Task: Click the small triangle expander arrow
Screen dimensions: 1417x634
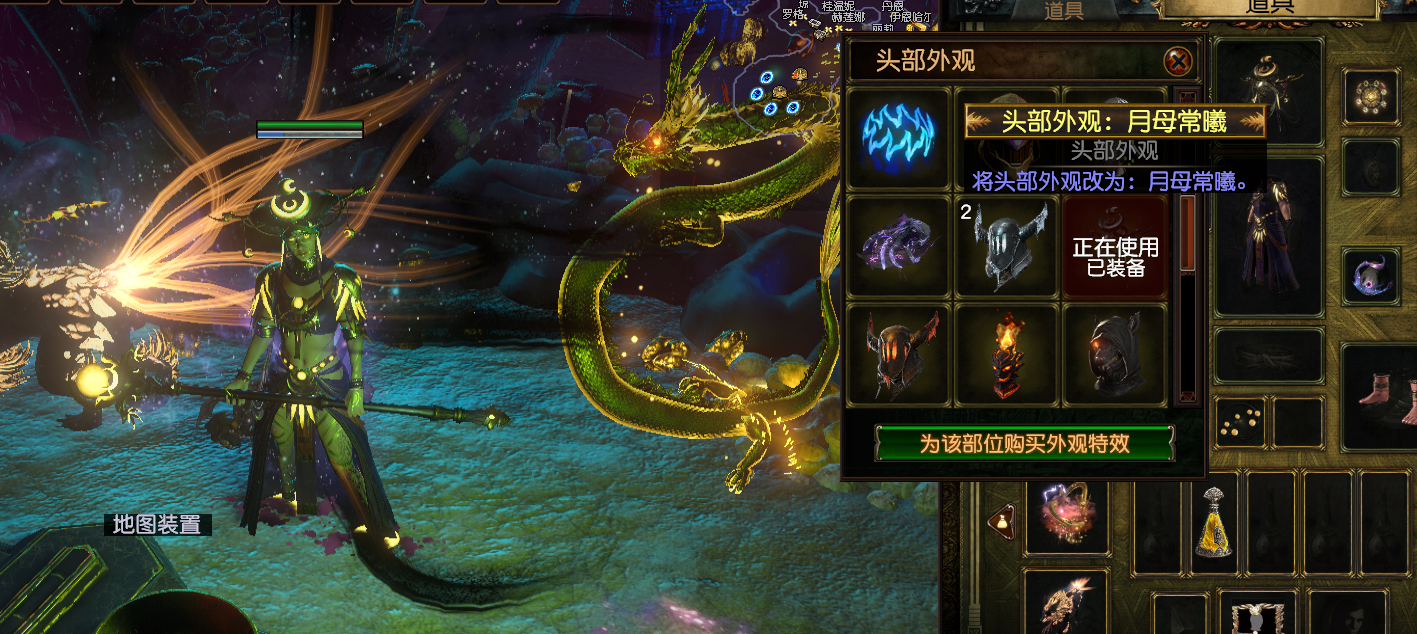Action: [x=999, y=519]
